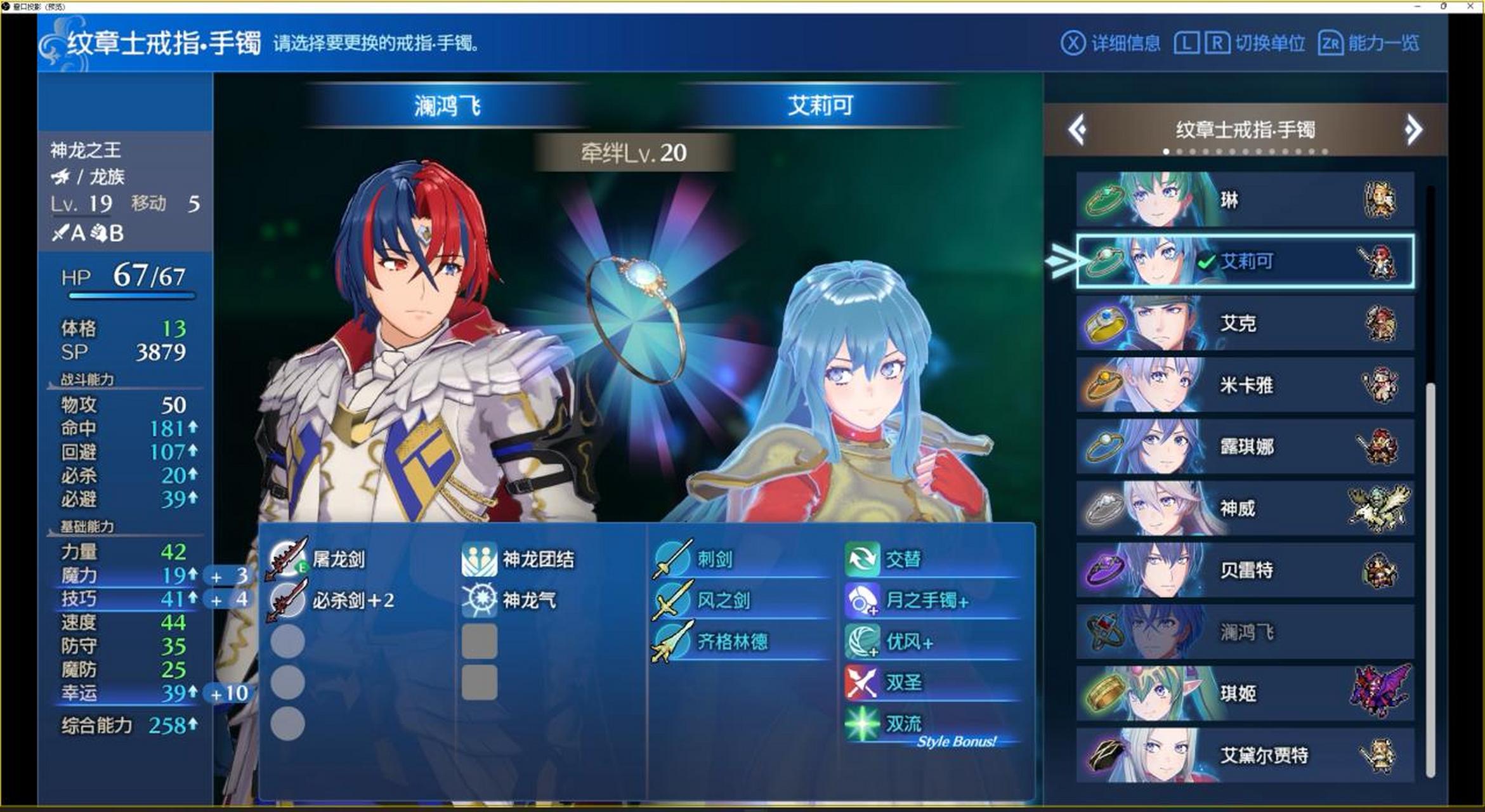This screenshot has height=812, width=1485.
Task: View the 双流 Style Bonus skill
Action: pos(903,724)
